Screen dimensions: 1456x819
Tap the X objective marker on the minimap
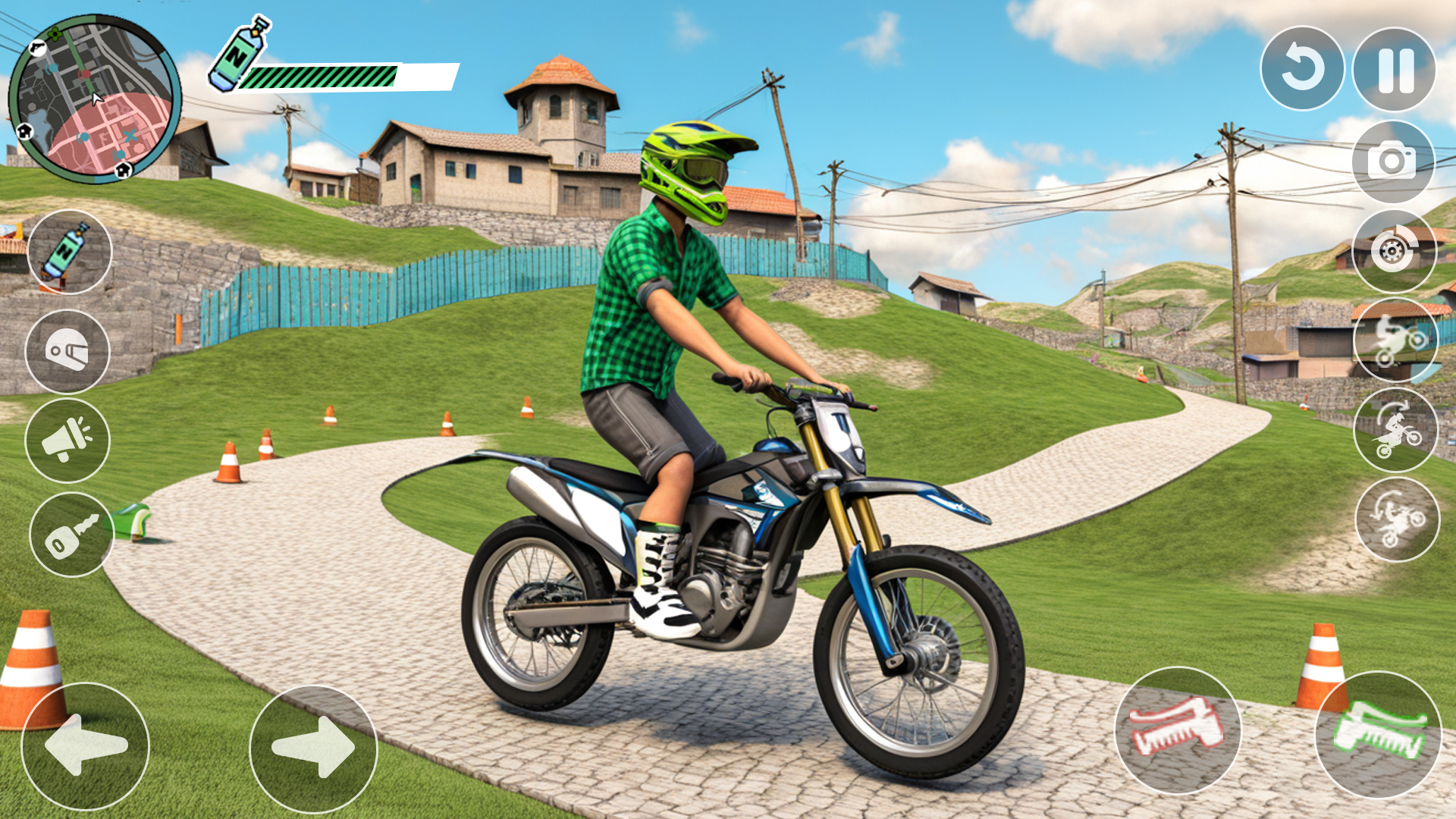click(130, 135)
